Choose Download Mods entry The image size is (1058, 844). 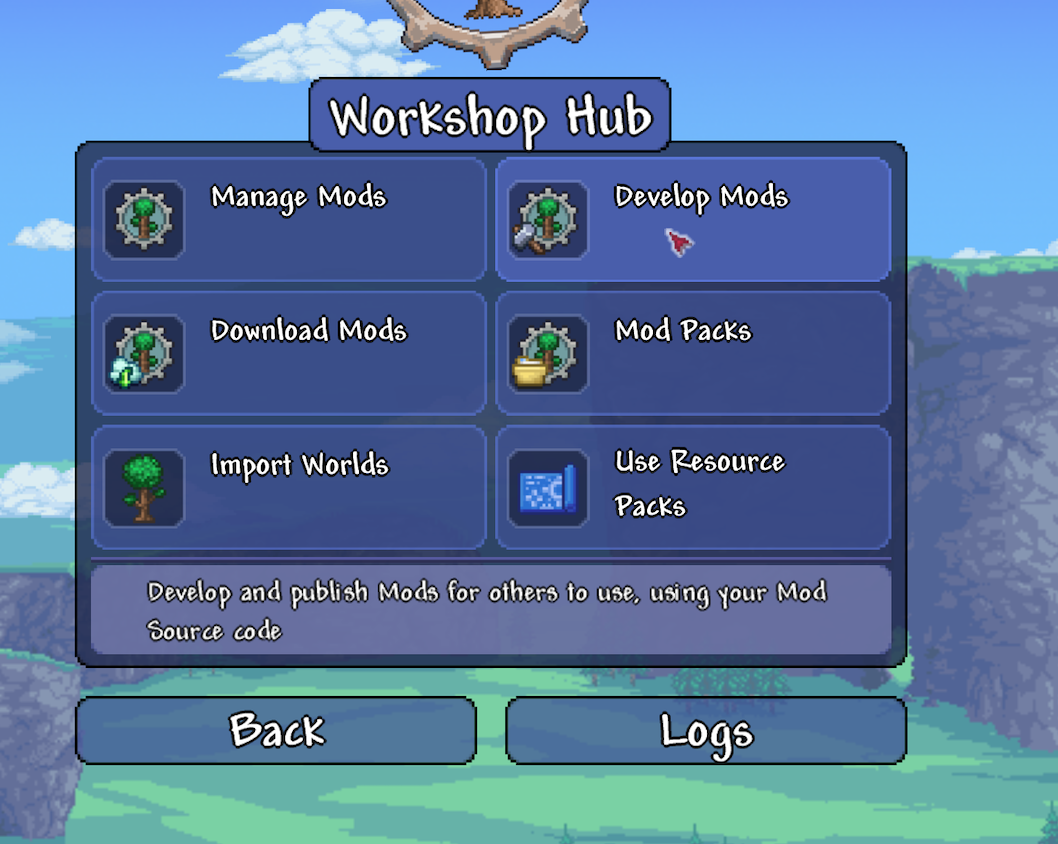click(x=289, y=354)
